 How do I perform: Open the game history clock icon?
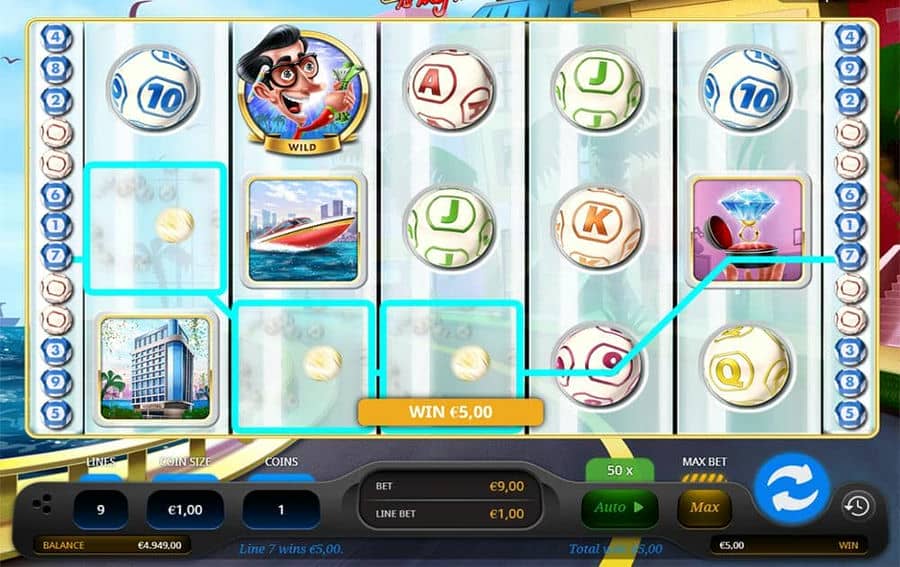(x=855, y=506)
